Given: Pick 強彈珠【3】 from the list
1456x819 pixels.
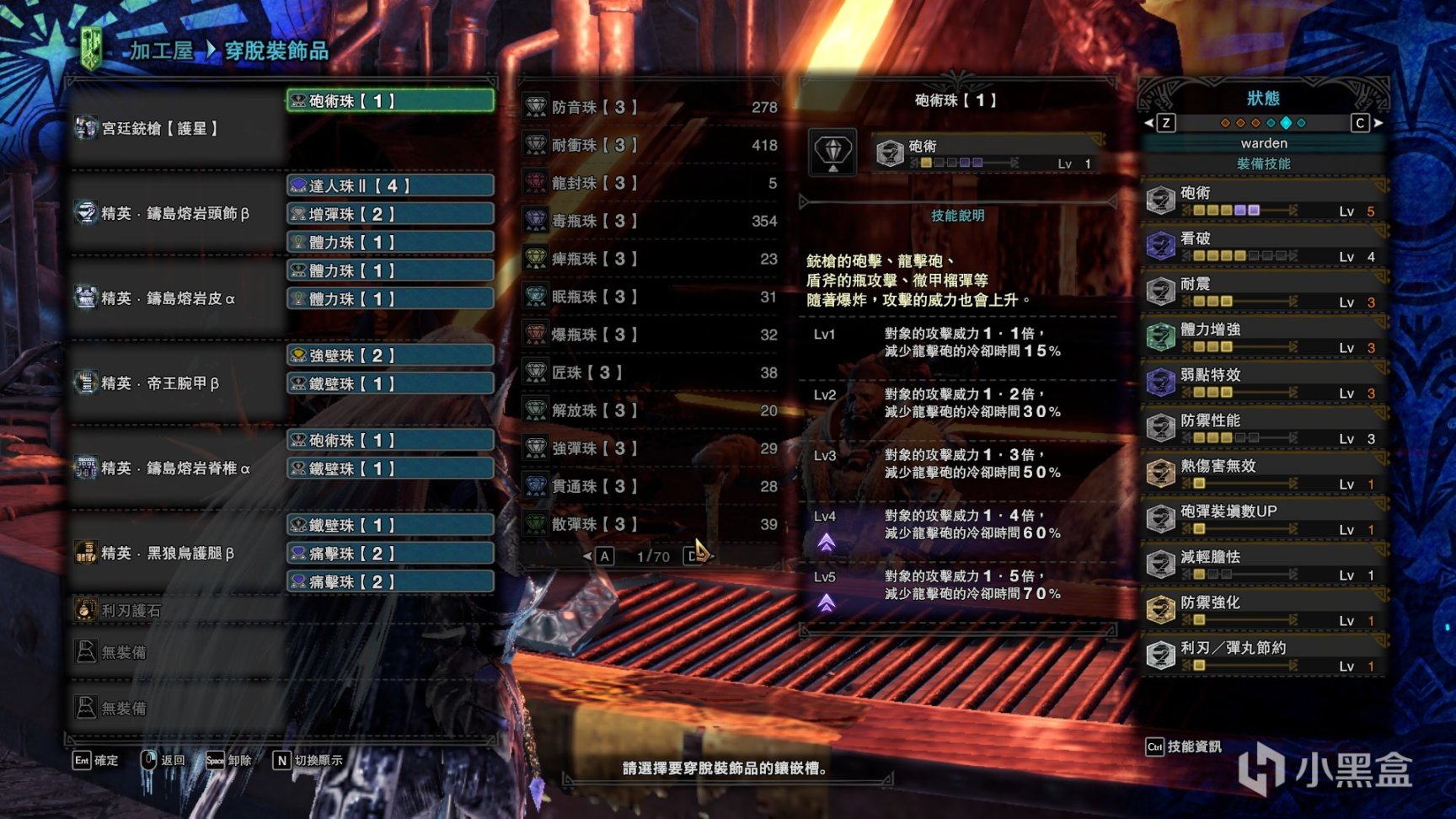Looking at the screenshot, I should pos(650,448).
